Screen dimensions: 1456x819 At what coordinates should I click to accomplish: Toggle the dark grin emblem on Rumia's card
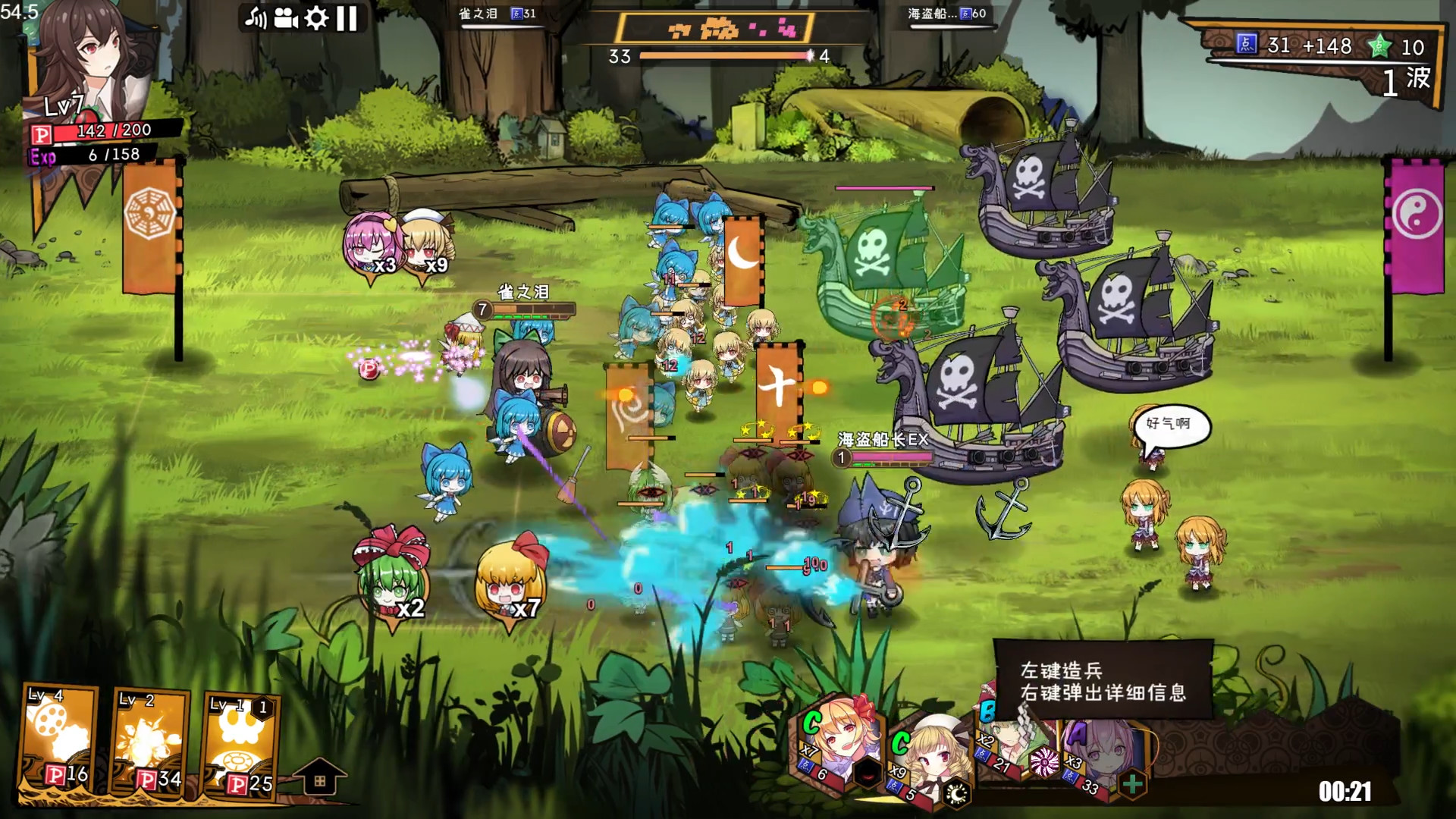click(869, 774)
